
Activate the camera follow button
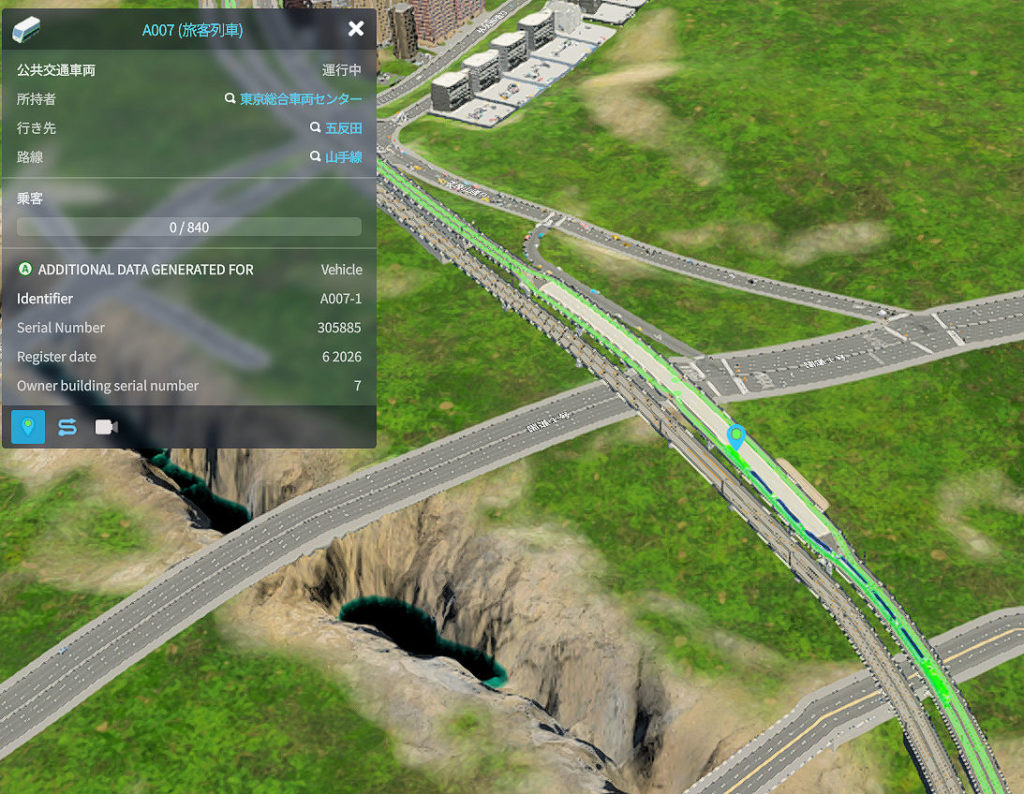[106, 427]
